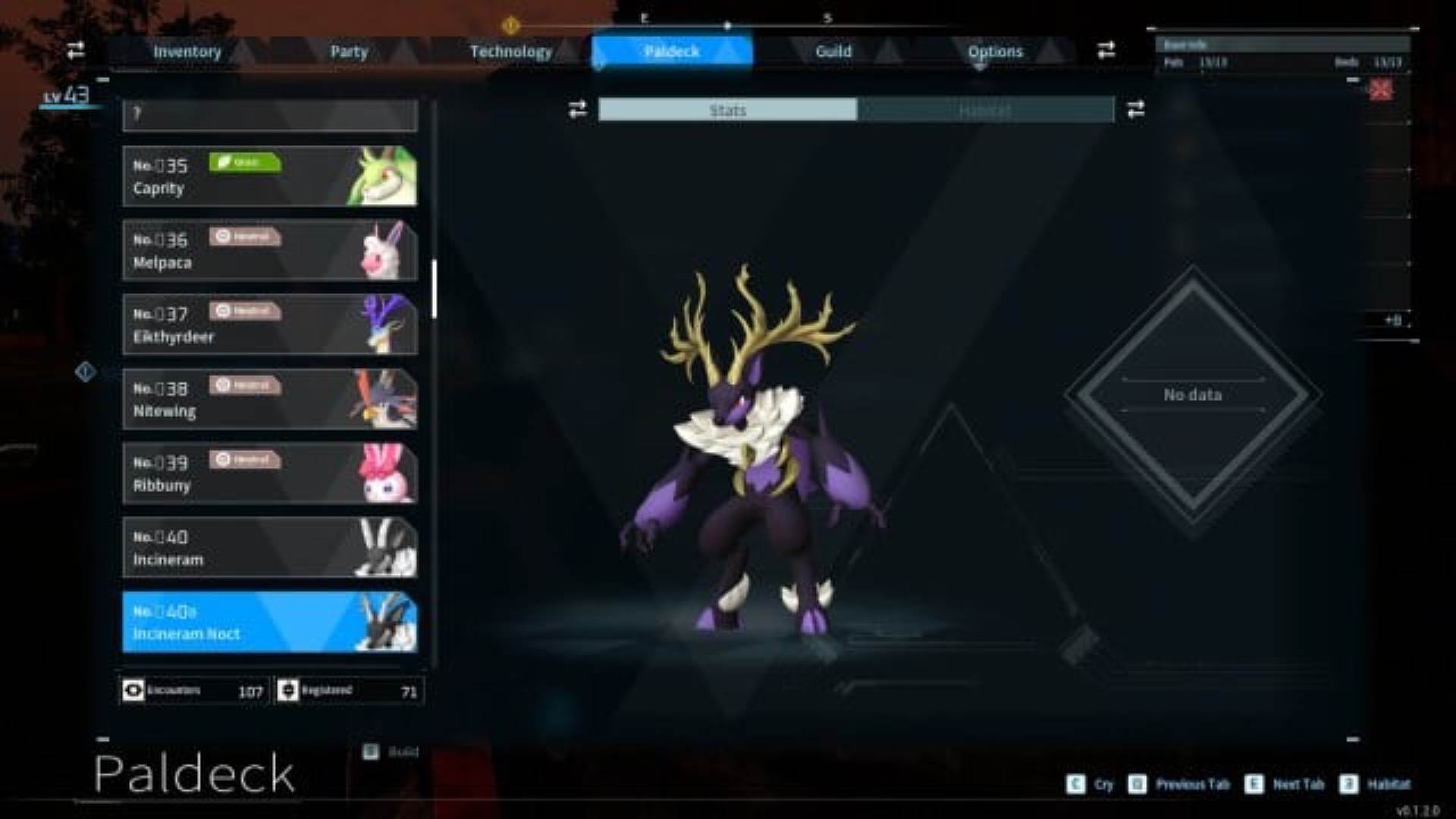The height and width of the screenshot is (819, 1456).
Task: Click the Registered counter icon
Action: [289, 690]
